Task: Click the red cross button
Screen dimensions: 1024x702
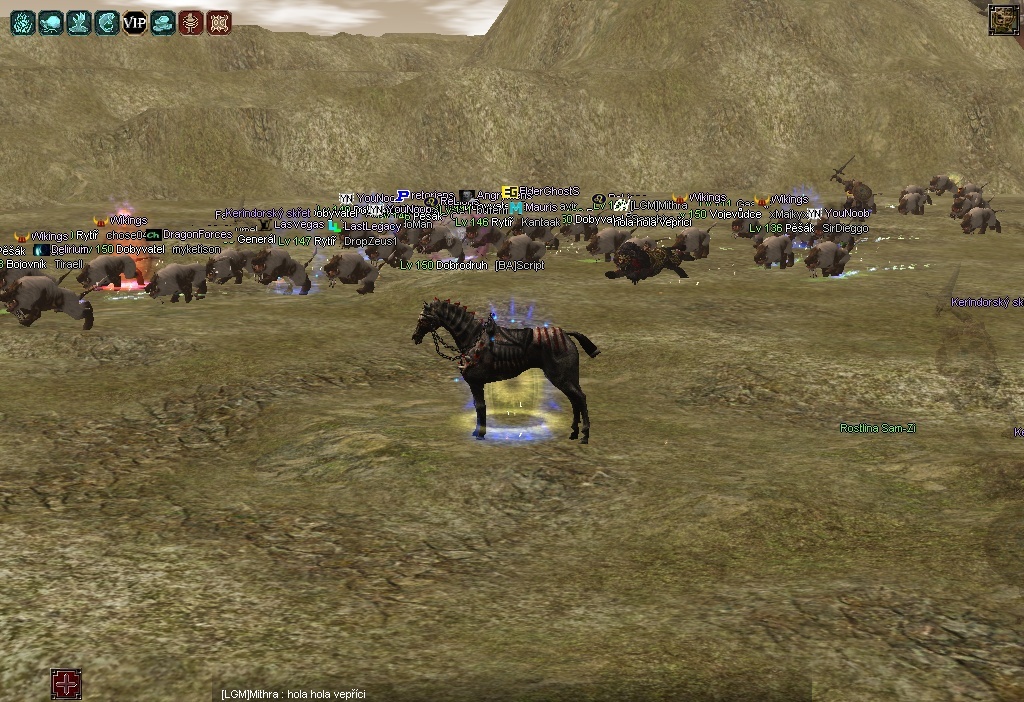Action: pos(66,684)
